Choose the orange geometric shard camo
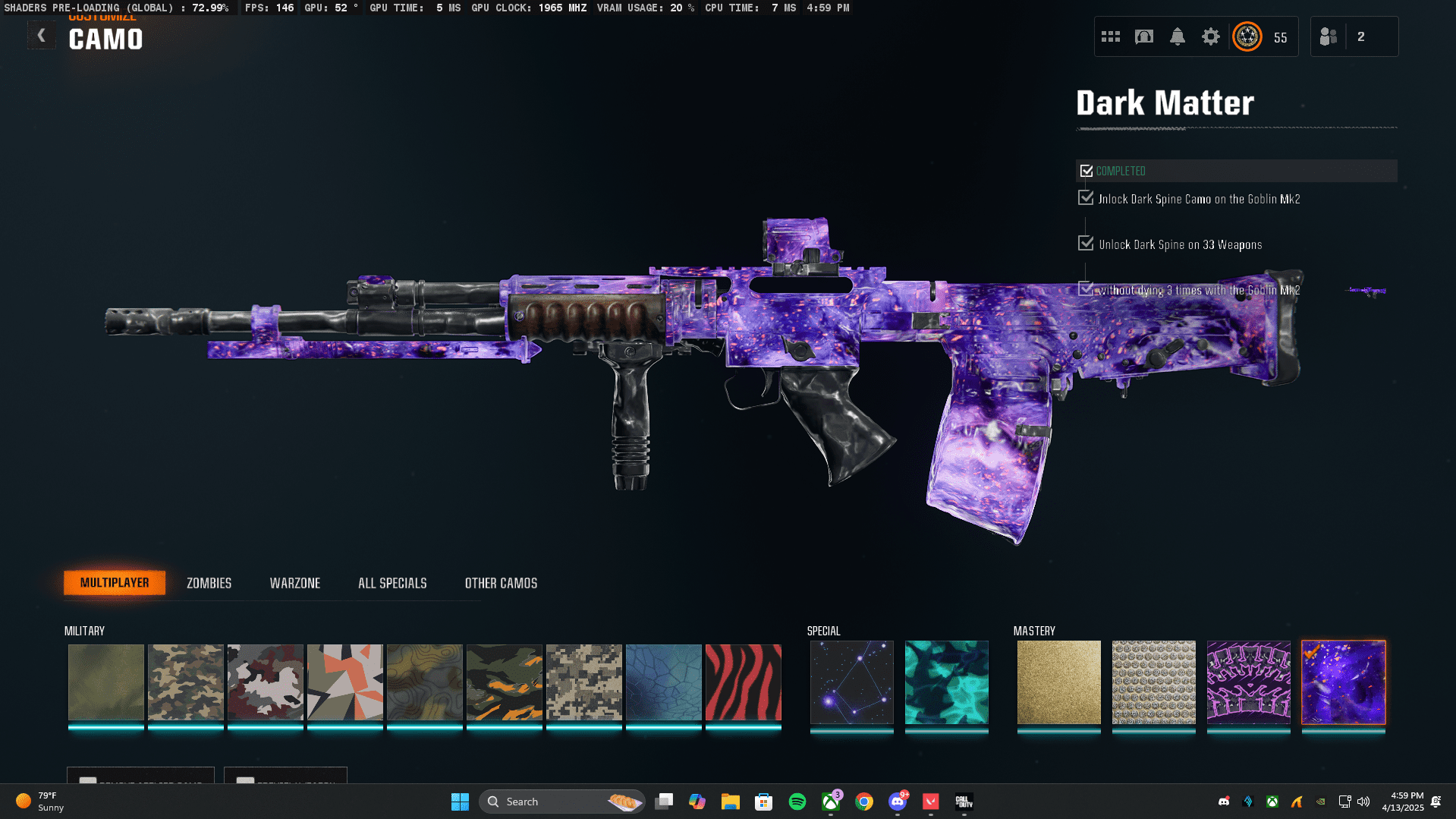 344,682
